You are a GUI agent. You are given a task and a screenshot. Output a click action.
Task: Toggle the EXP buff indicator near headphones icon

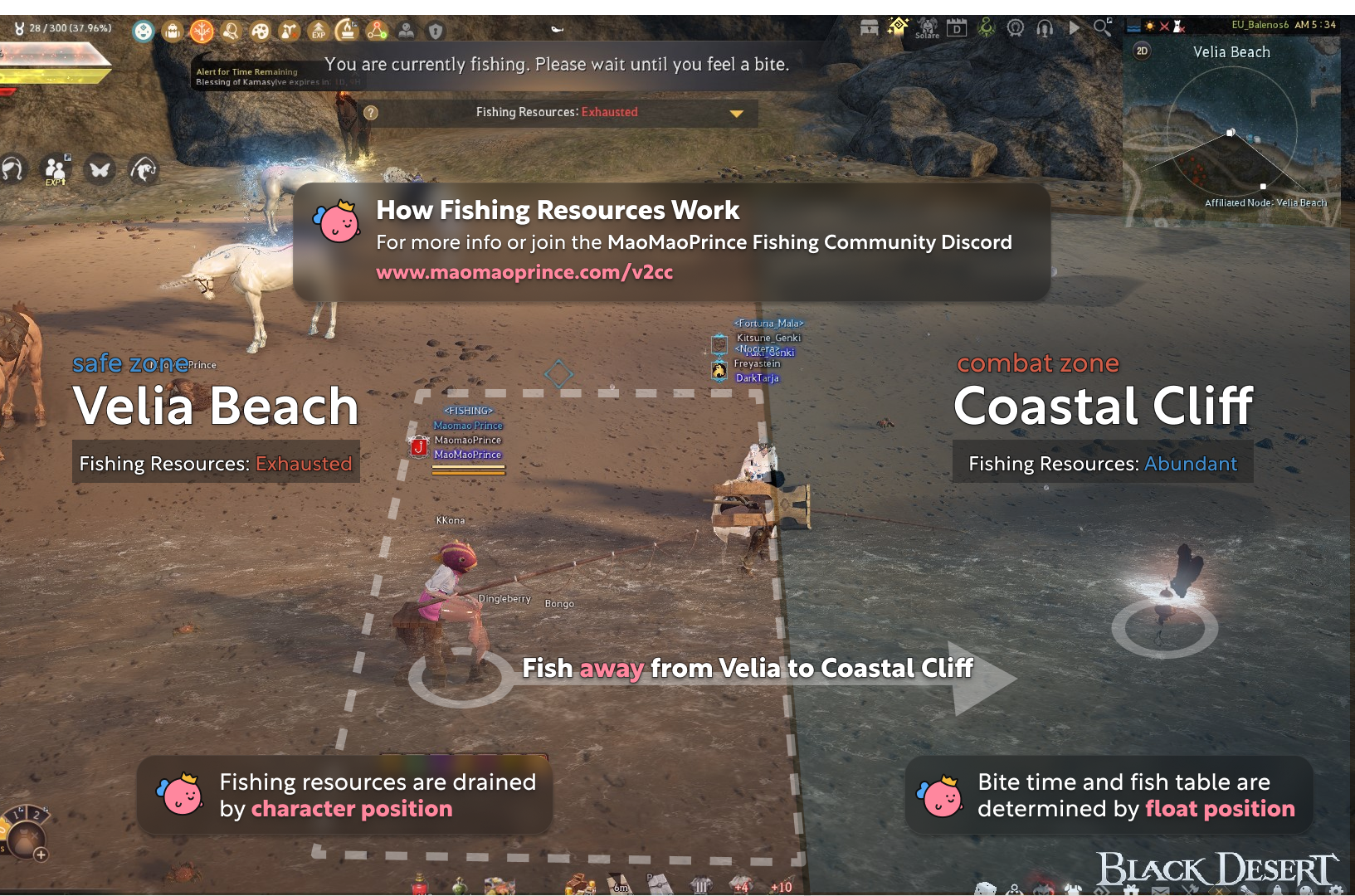(x=56, y=170)
